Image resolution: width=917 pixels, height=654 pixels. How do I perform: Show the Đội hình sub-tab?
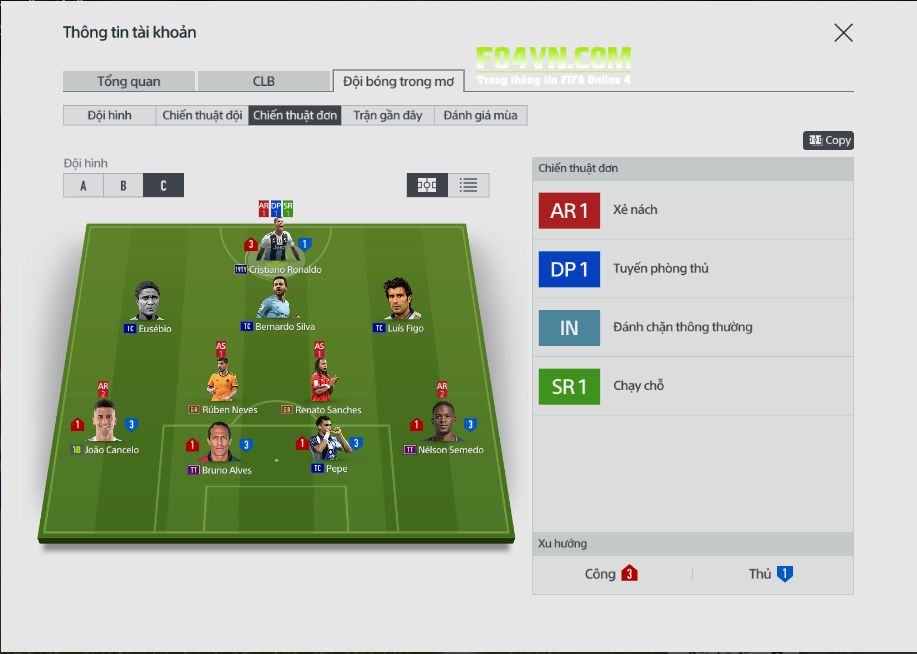109,115
